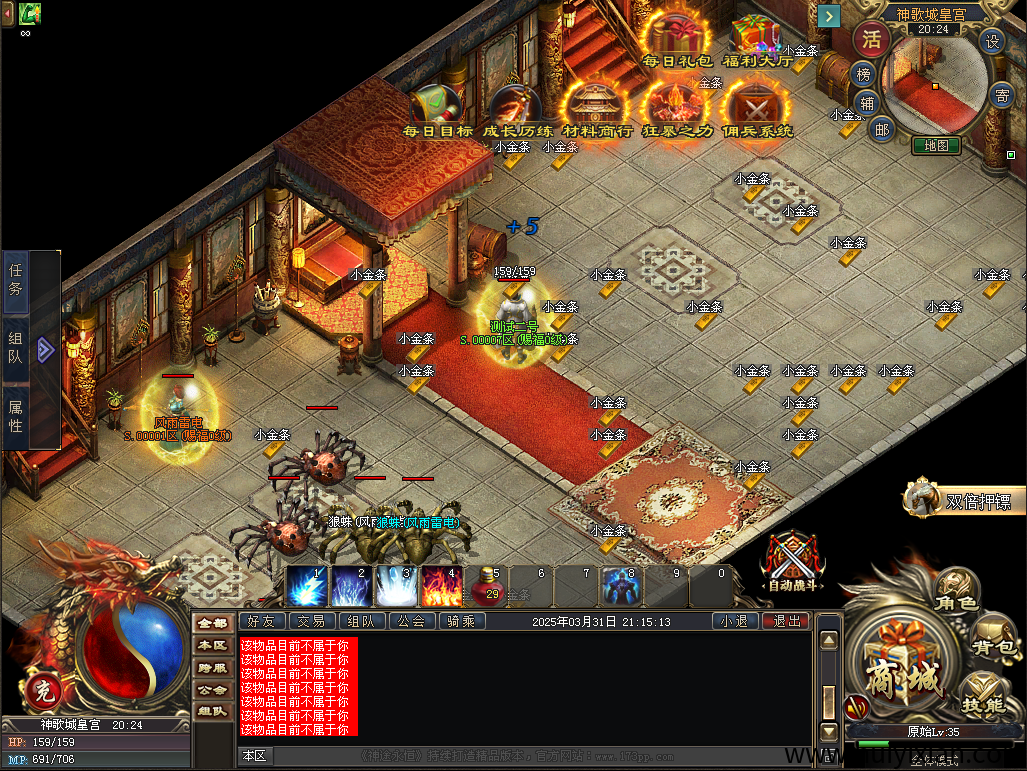This screenshot has height=771, width=1027.
Task: Click the red 退出 exit button
Action: point(786,621)
